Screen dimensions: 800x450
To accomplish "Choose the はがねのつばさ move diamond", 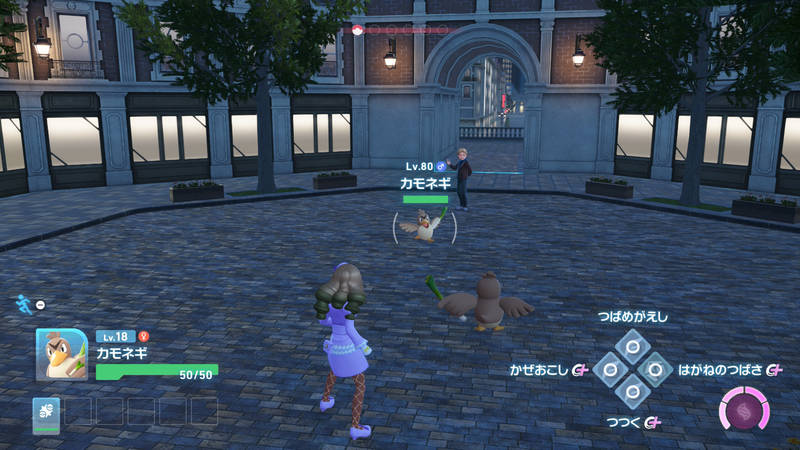I will point(655,370).
